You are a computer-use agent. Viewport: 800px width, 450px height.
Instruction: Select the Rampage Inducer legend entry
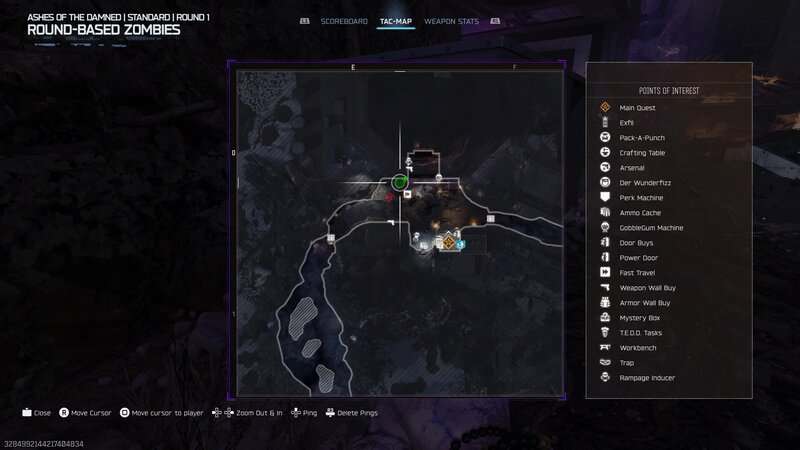[x=647, y=378]
